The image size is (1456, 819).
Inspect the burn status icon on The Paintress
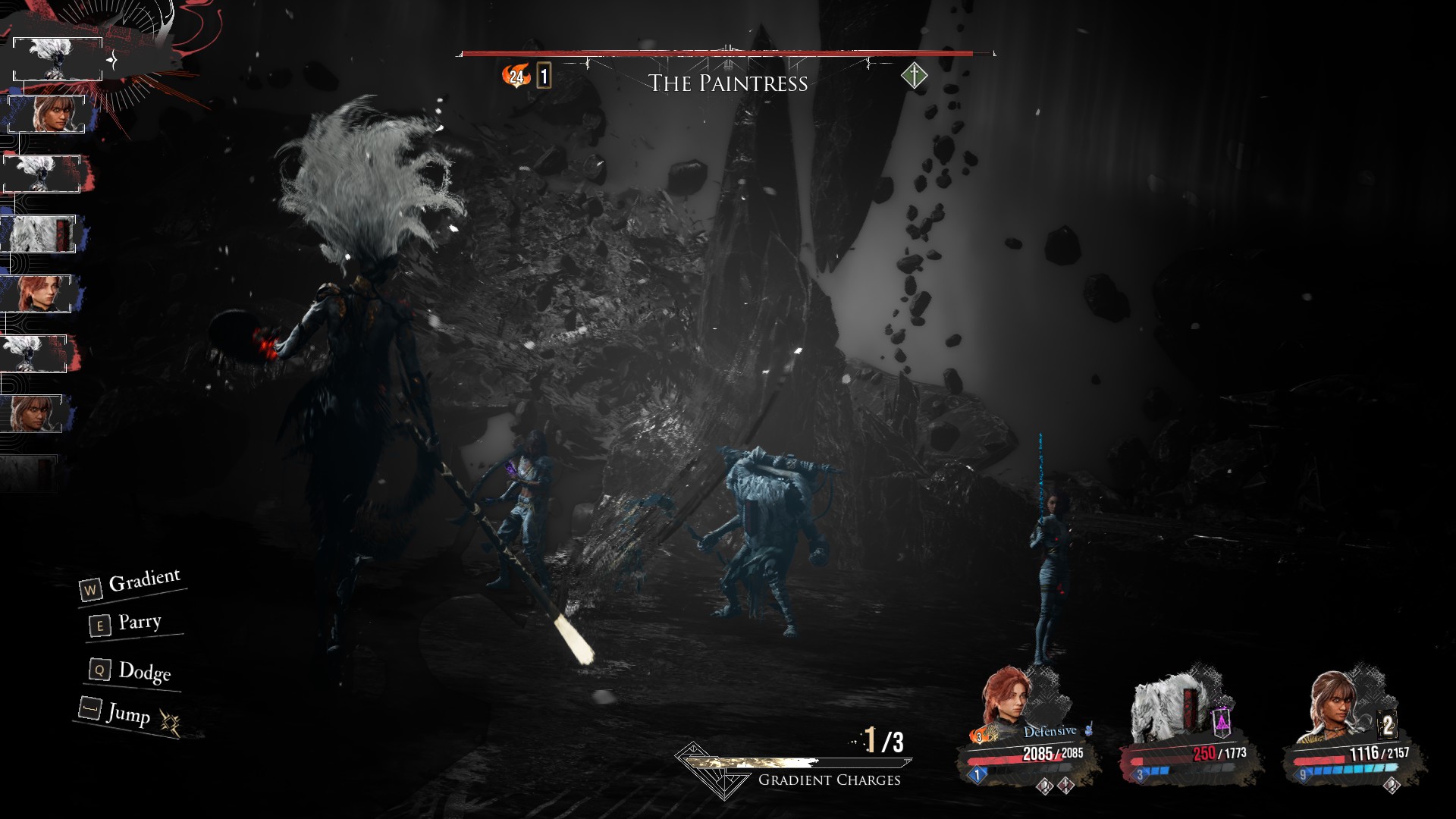tap(516, 76)
